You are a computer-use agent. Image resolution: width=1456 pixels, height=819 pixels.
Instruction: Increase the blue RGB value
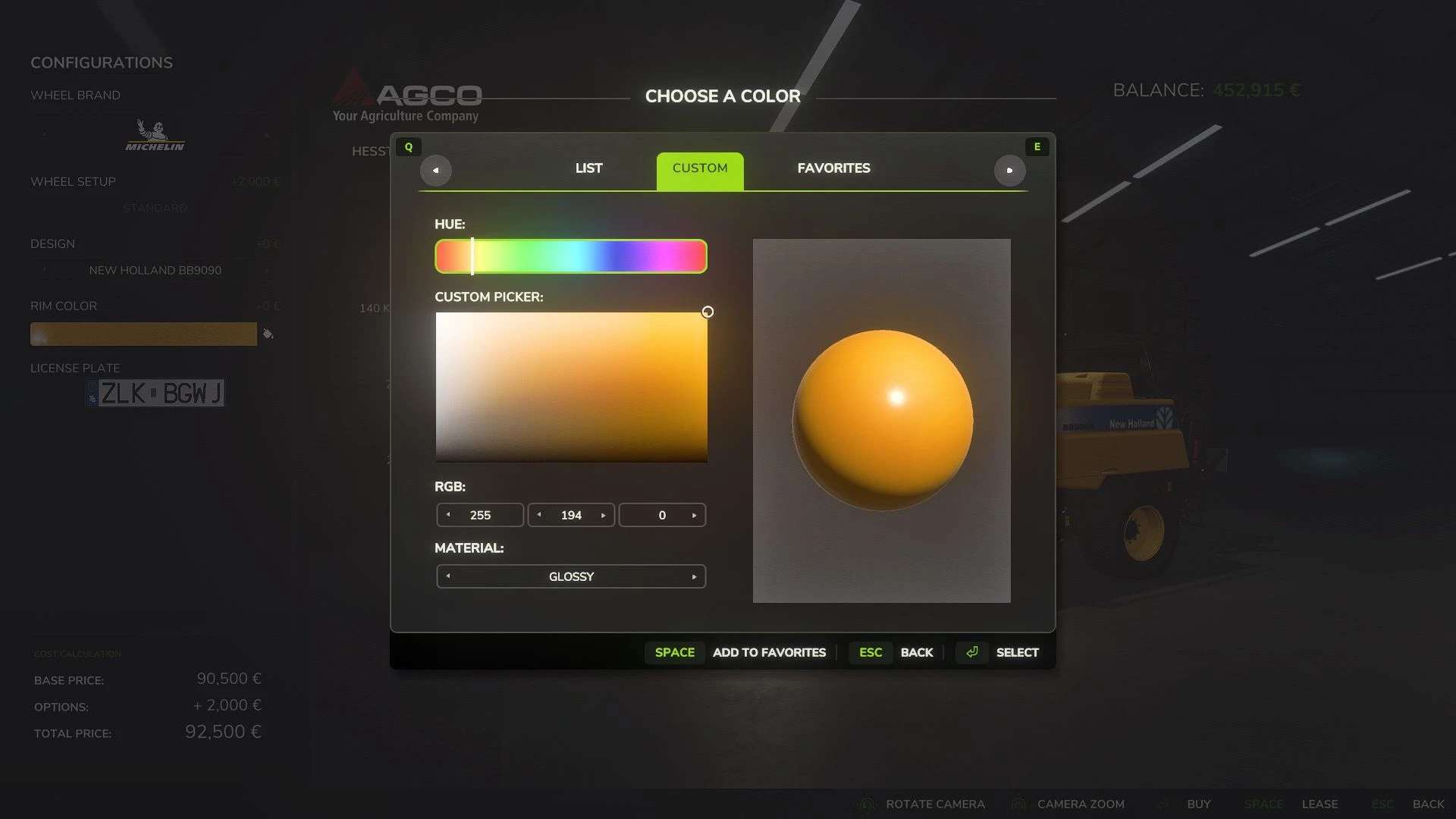(695, 516)
